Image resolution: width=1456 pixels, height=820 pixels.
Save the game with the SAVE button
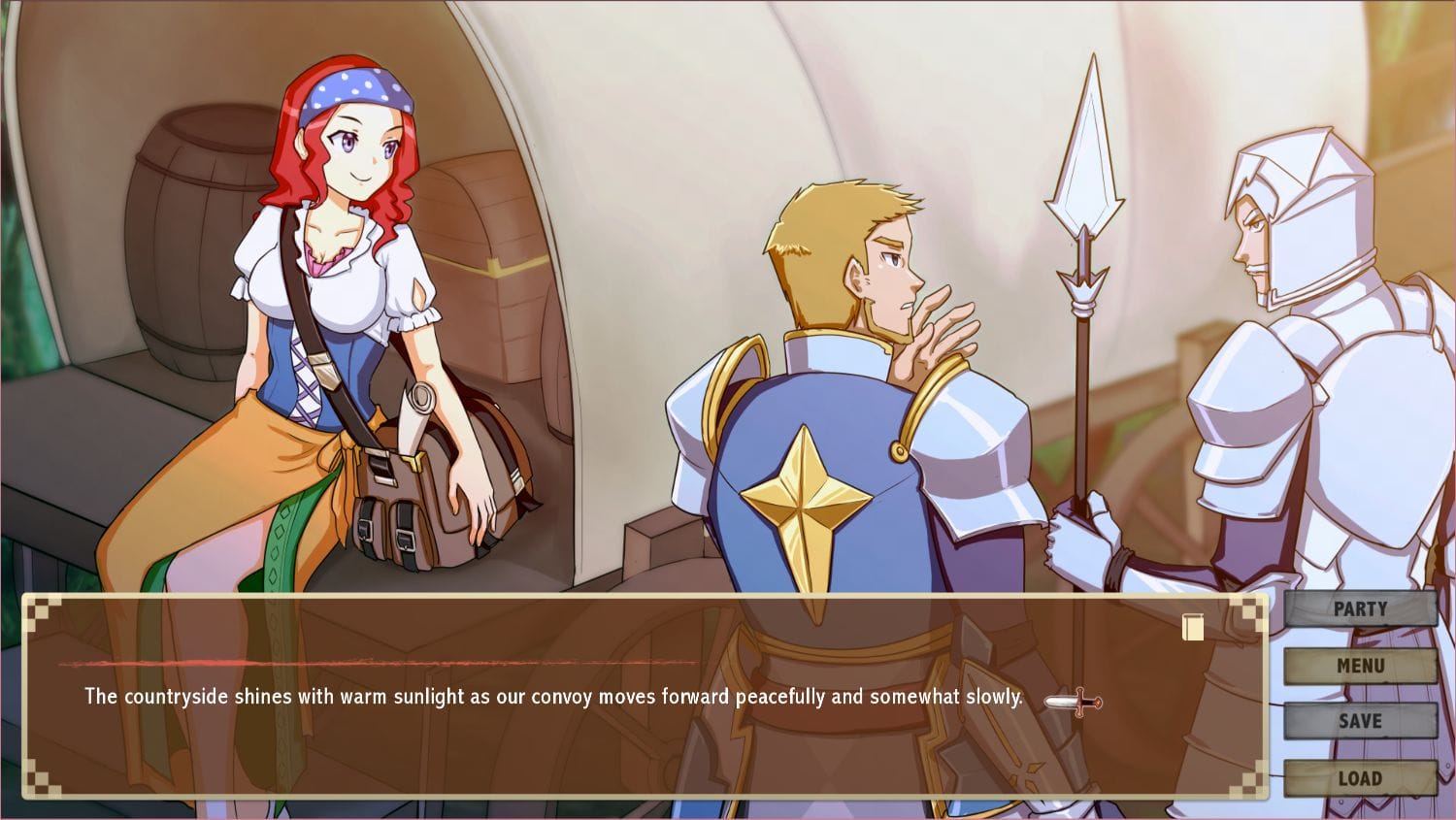[1359, 721]
